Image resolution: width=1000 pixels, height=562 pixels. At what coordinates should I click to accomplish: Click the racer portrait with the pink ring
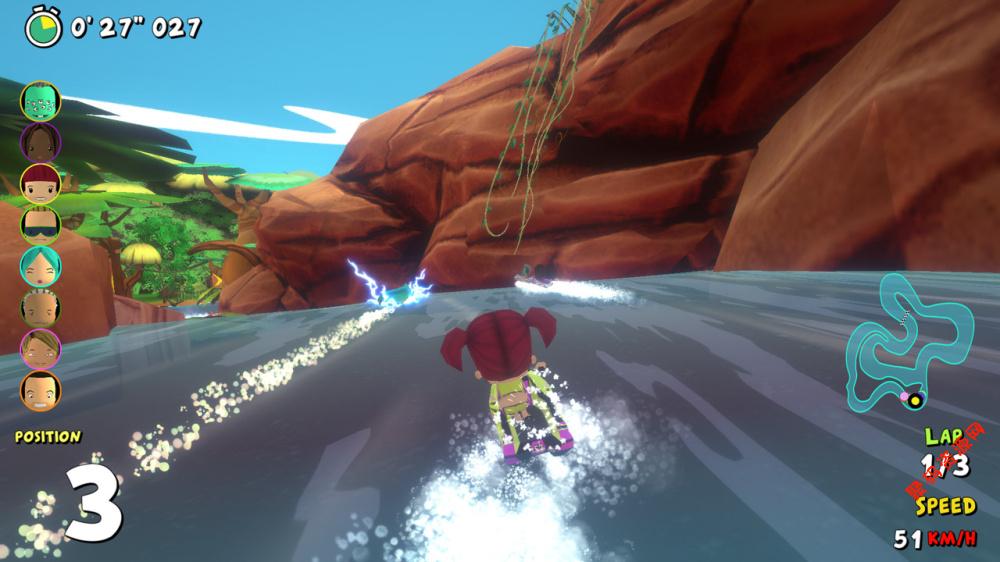click(40, 348)
